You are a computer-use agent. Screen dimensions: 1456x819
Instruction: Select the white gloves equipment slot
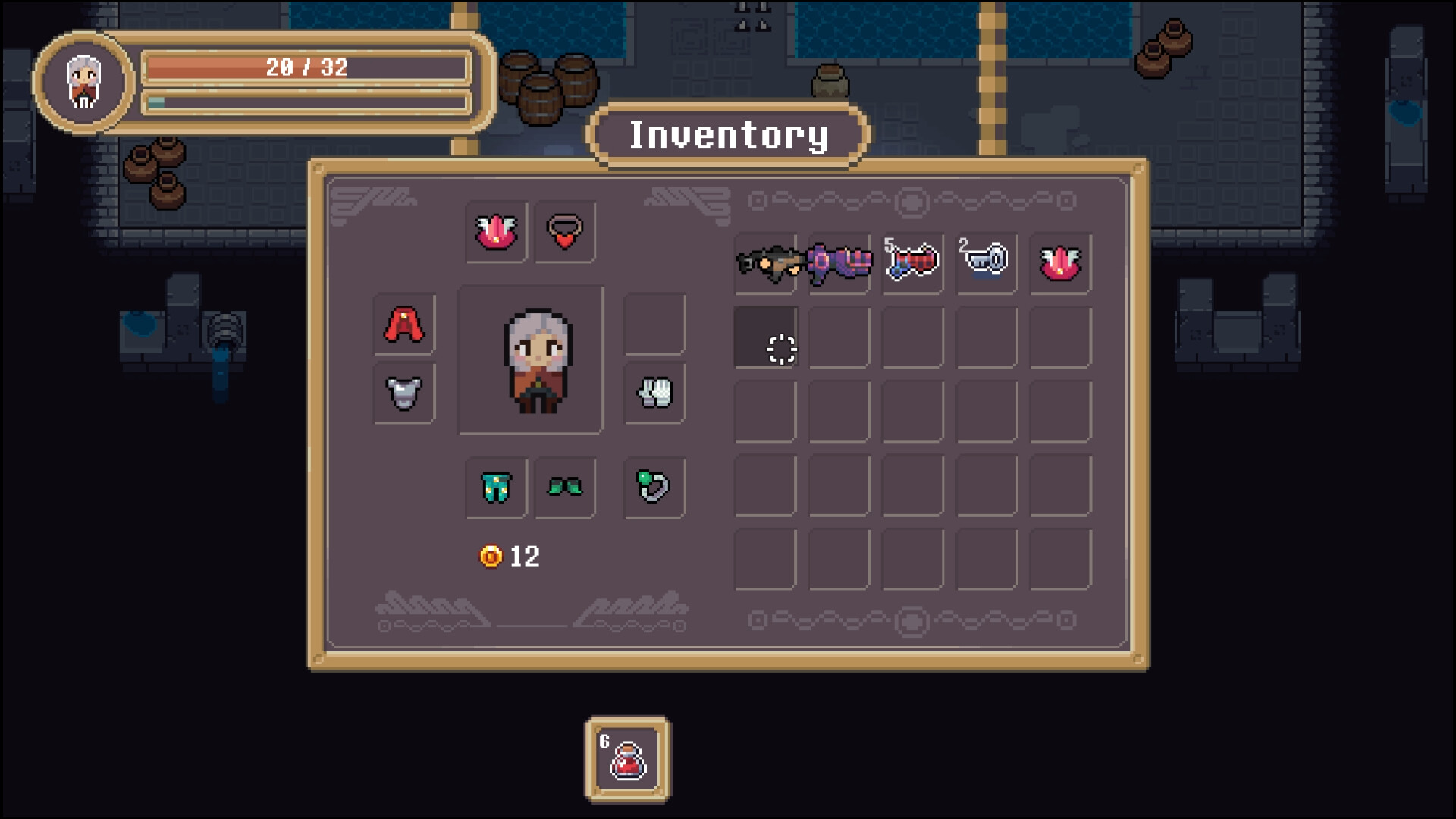(654, 393)
